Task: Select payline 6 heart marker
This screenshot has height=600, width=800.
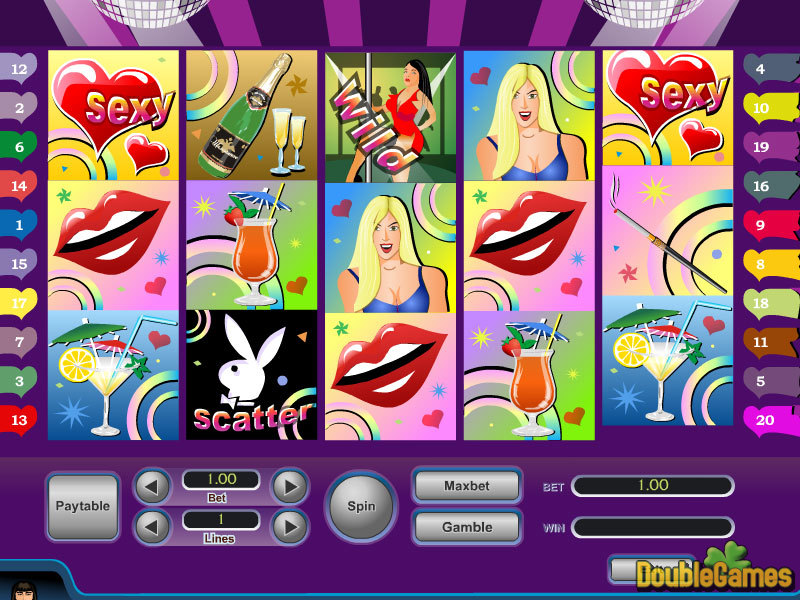Action: point(19,147)
